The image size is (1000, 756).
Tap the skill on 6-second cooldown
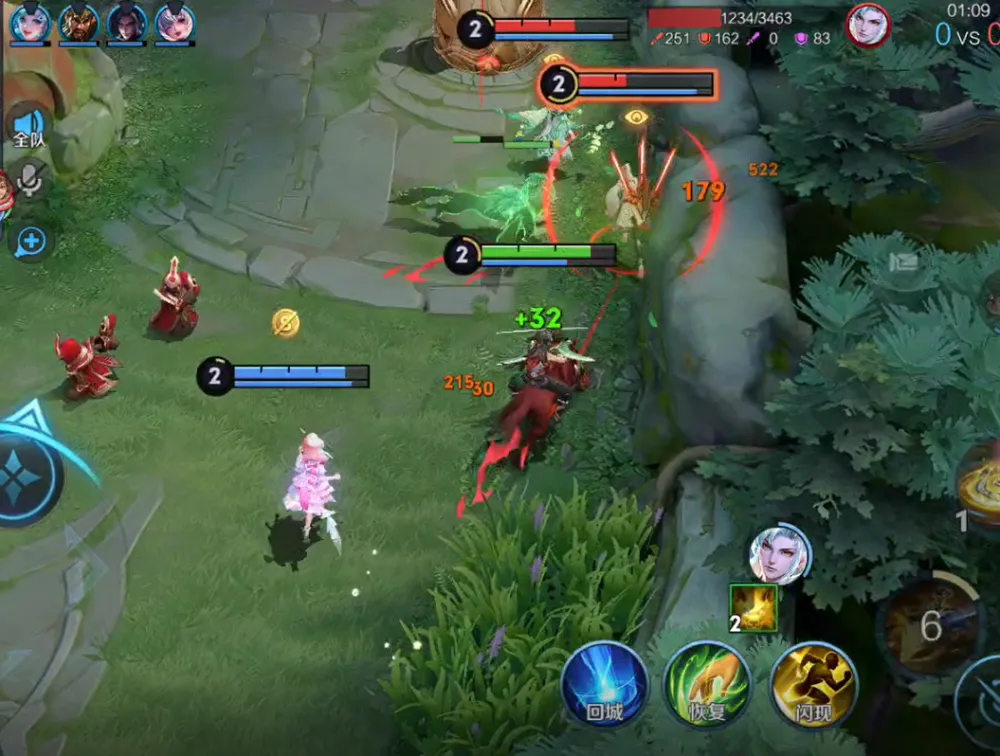[932, 625]
